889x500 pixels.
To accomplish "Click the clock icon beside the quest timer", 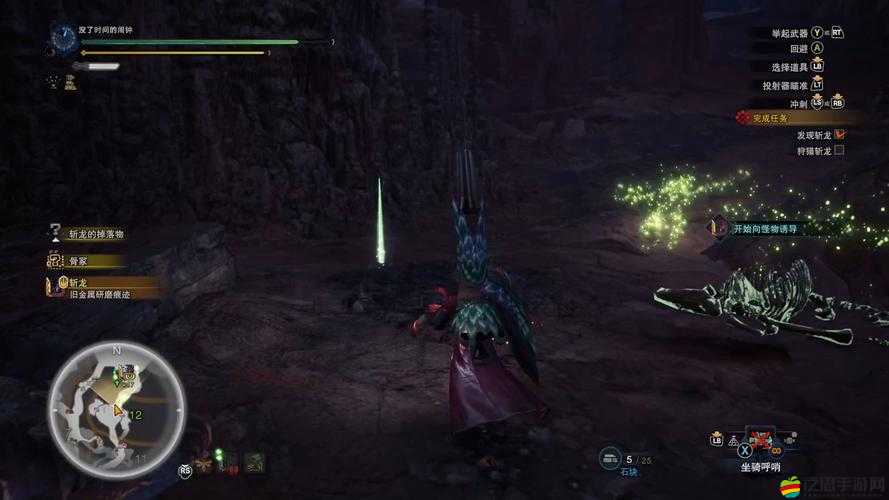I will (63, 38).
